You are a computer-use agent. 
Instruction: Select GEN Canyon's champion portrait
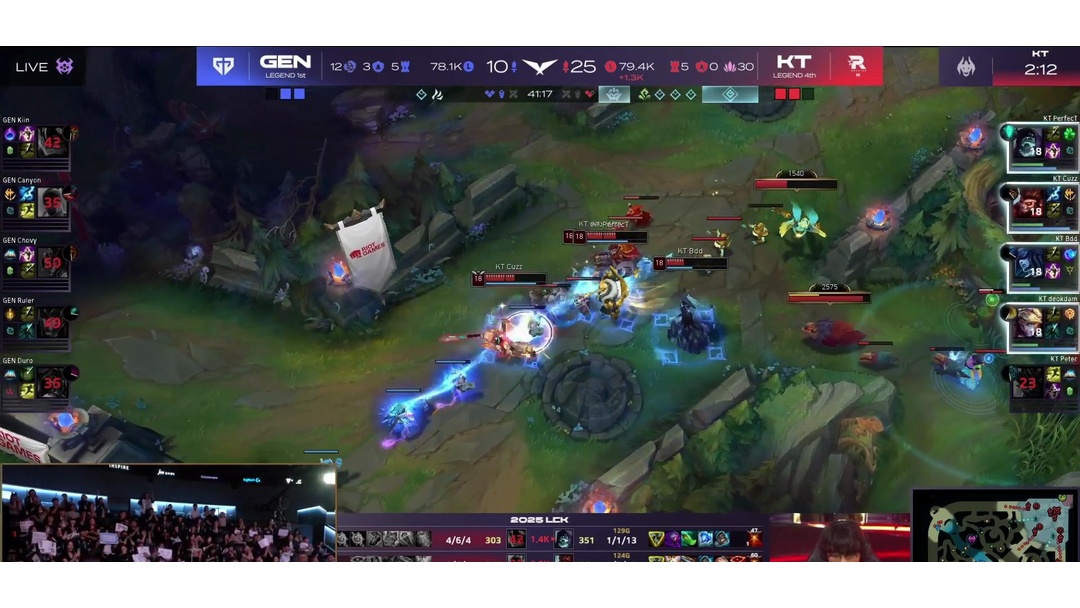click(x=53, y=201)
